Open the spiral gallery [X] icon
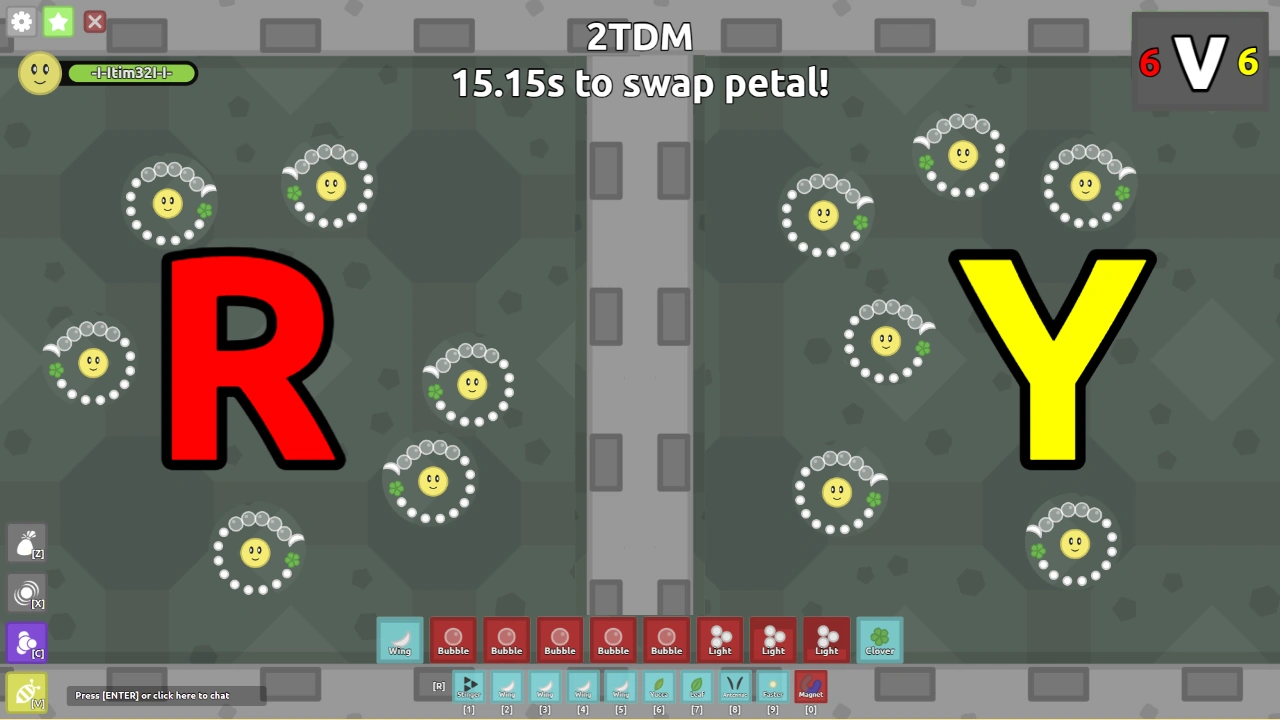Viewport: 1280px width, 720px height. (27, 592)
